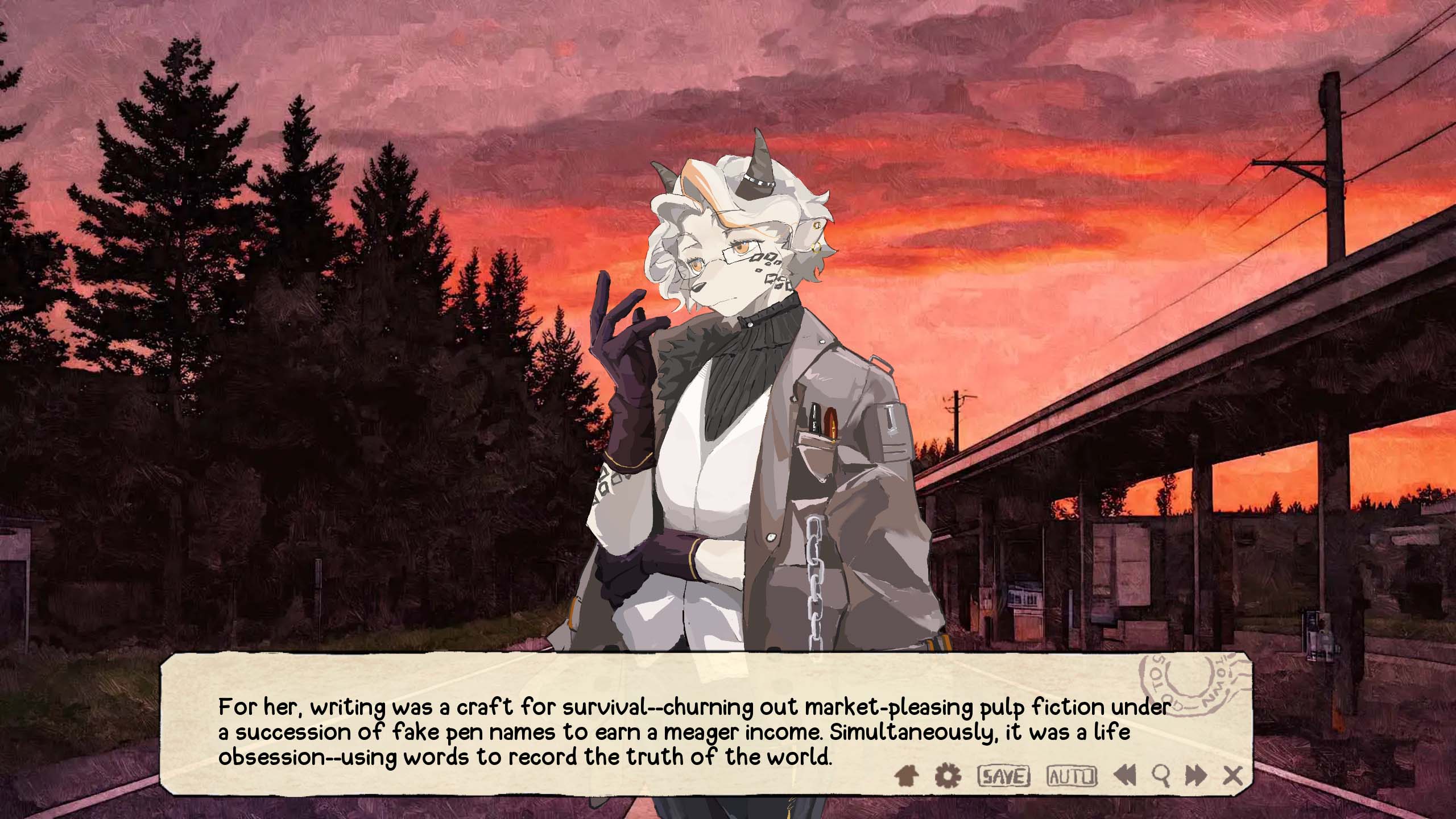Image resolution: width=1456 pixels, height=819 pixels.
Task: Return to the main menu via house icon
Action: [907, 775]
